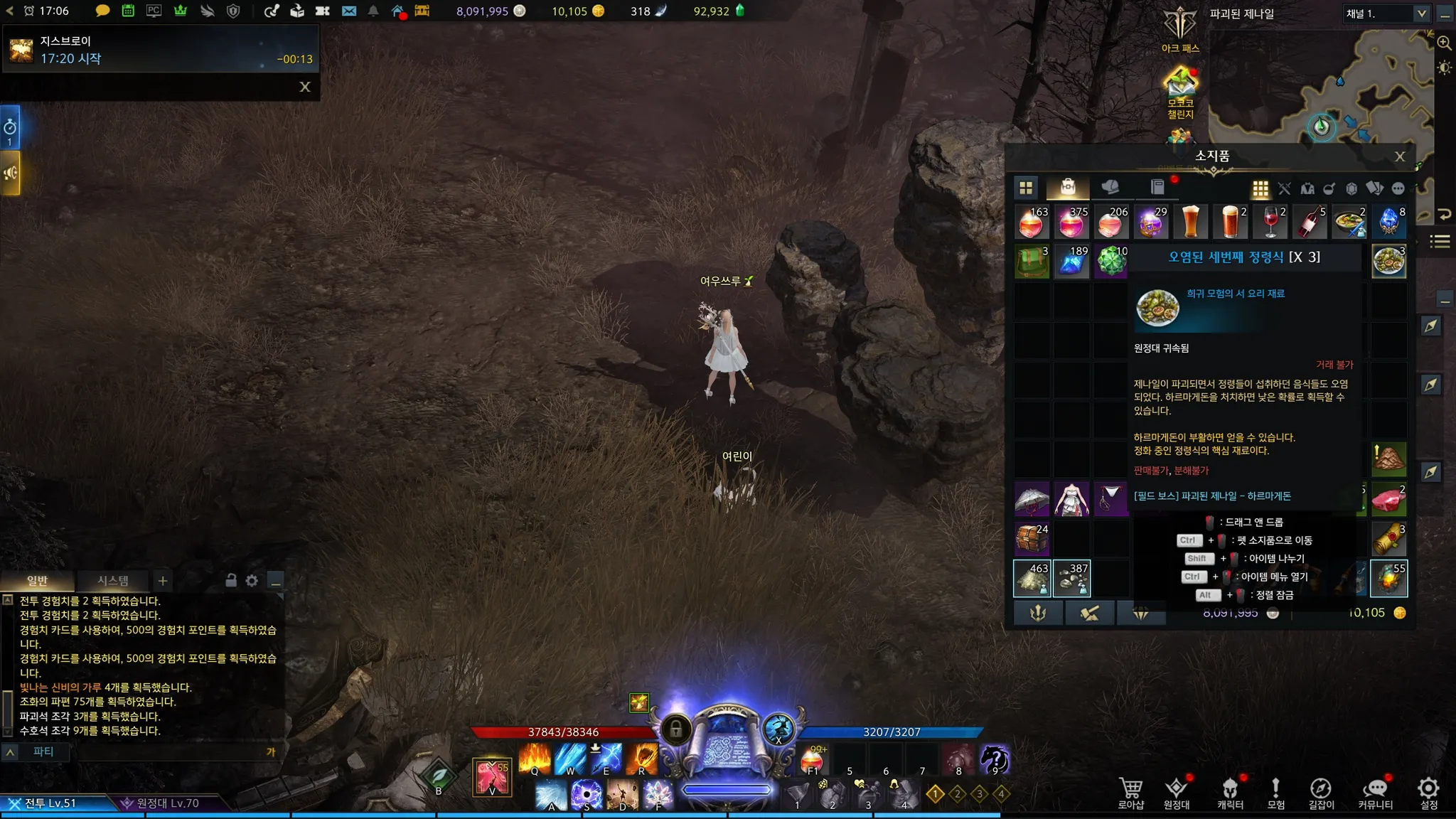1456x819 pixels.
Task: Select the green backpack item slot
Action: 1032,261
